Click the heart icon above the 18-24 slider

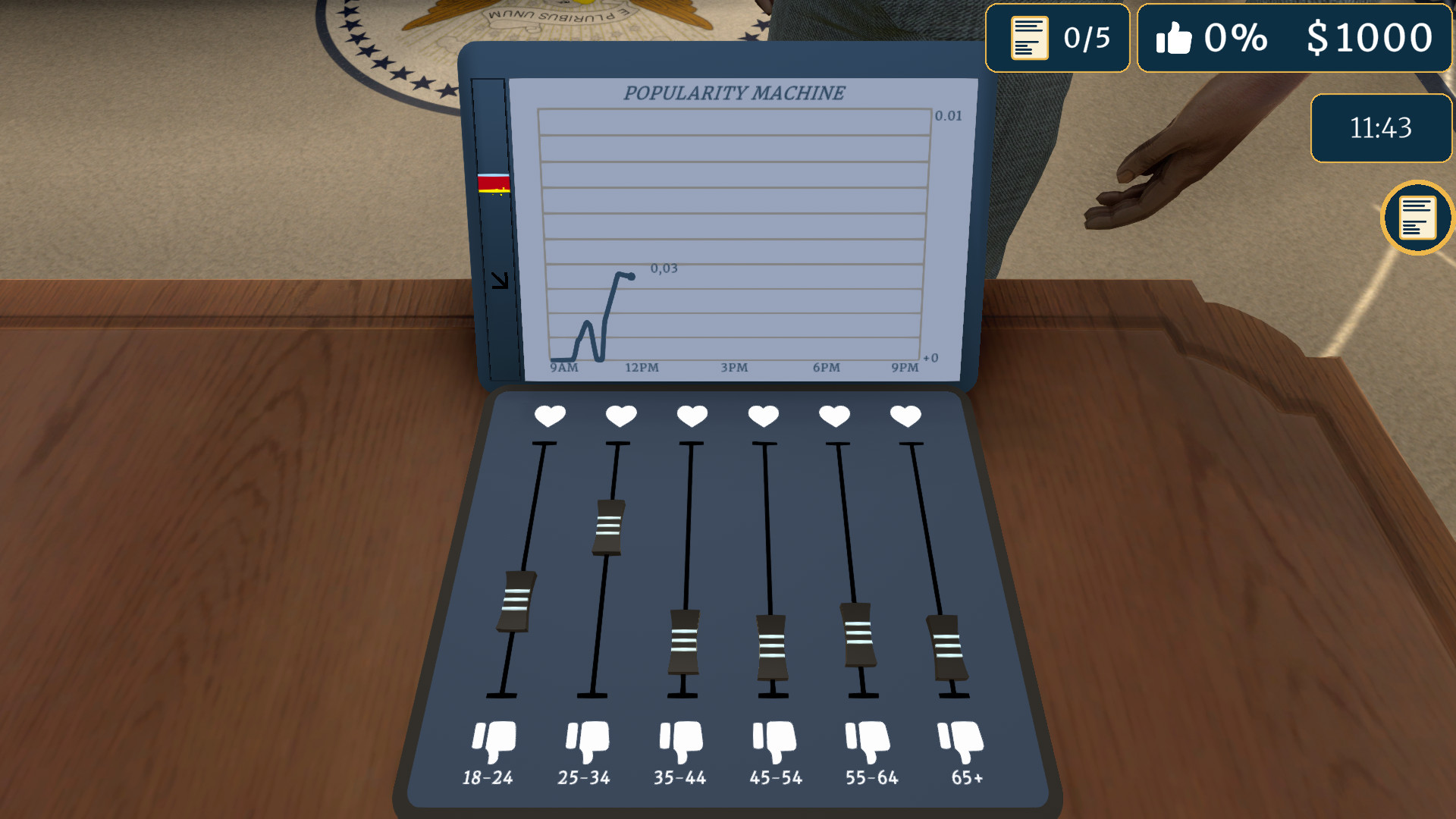(549, 416)
